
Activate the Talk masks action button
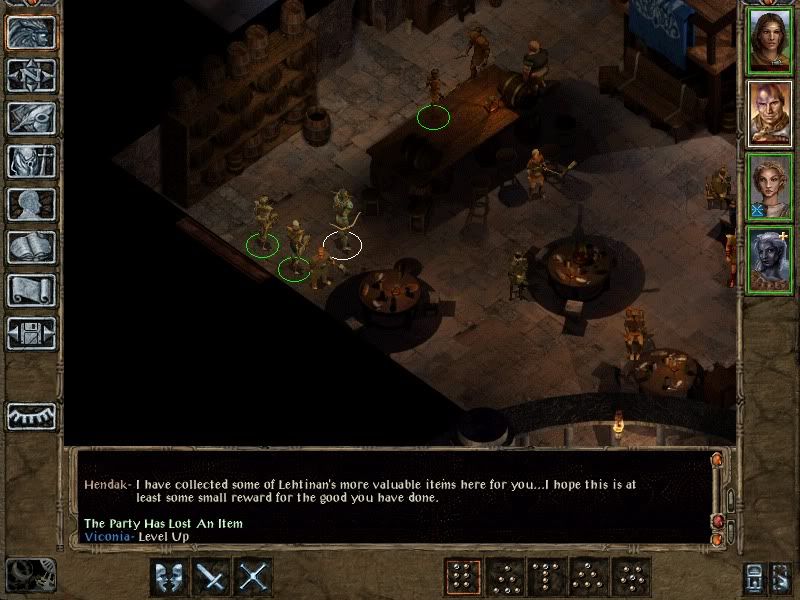point(171,577)
